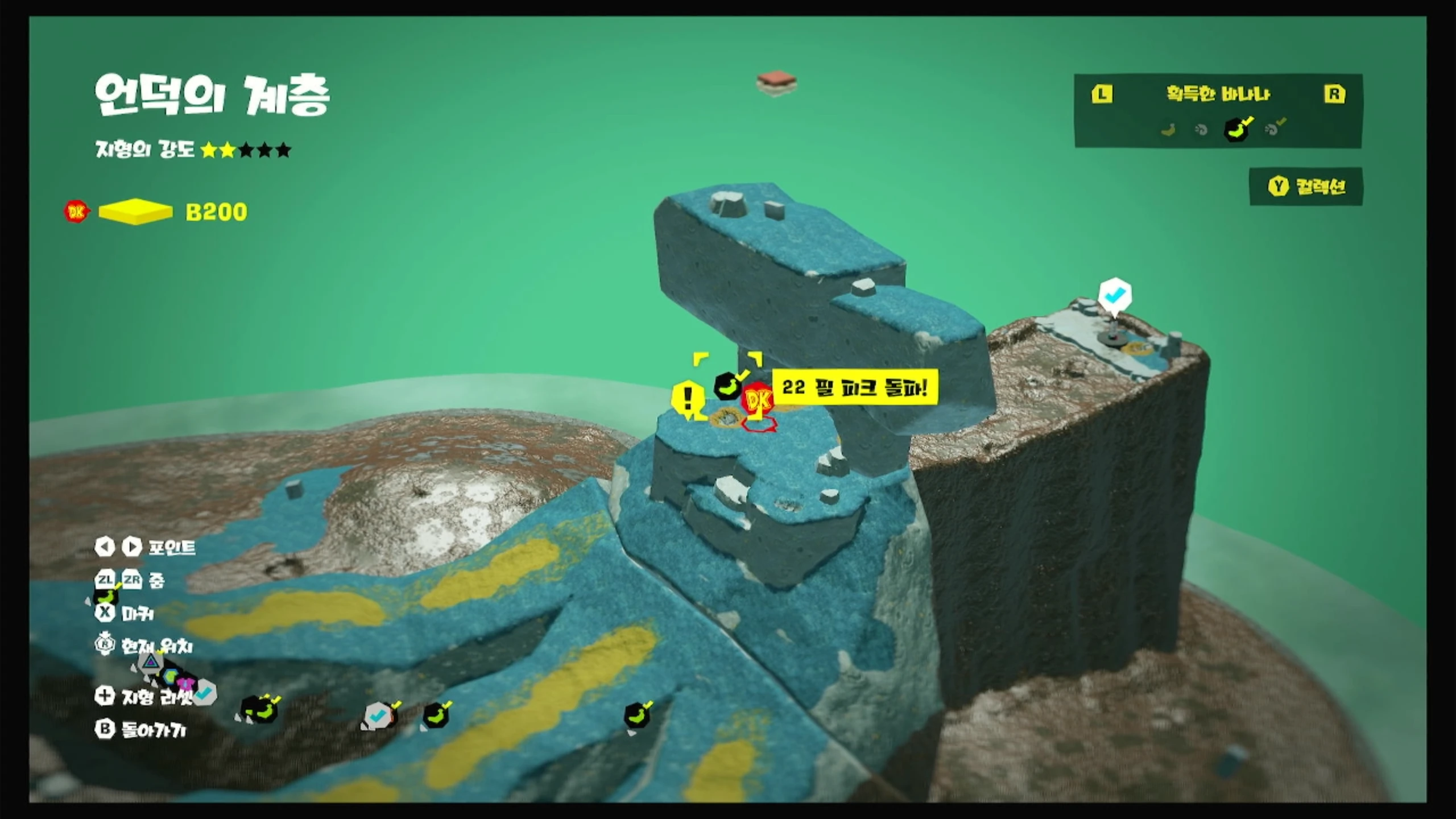The width and height of the screenshot is (1456, 819).
Task: Select the yellow B200 layer slab
Action: 135,212
